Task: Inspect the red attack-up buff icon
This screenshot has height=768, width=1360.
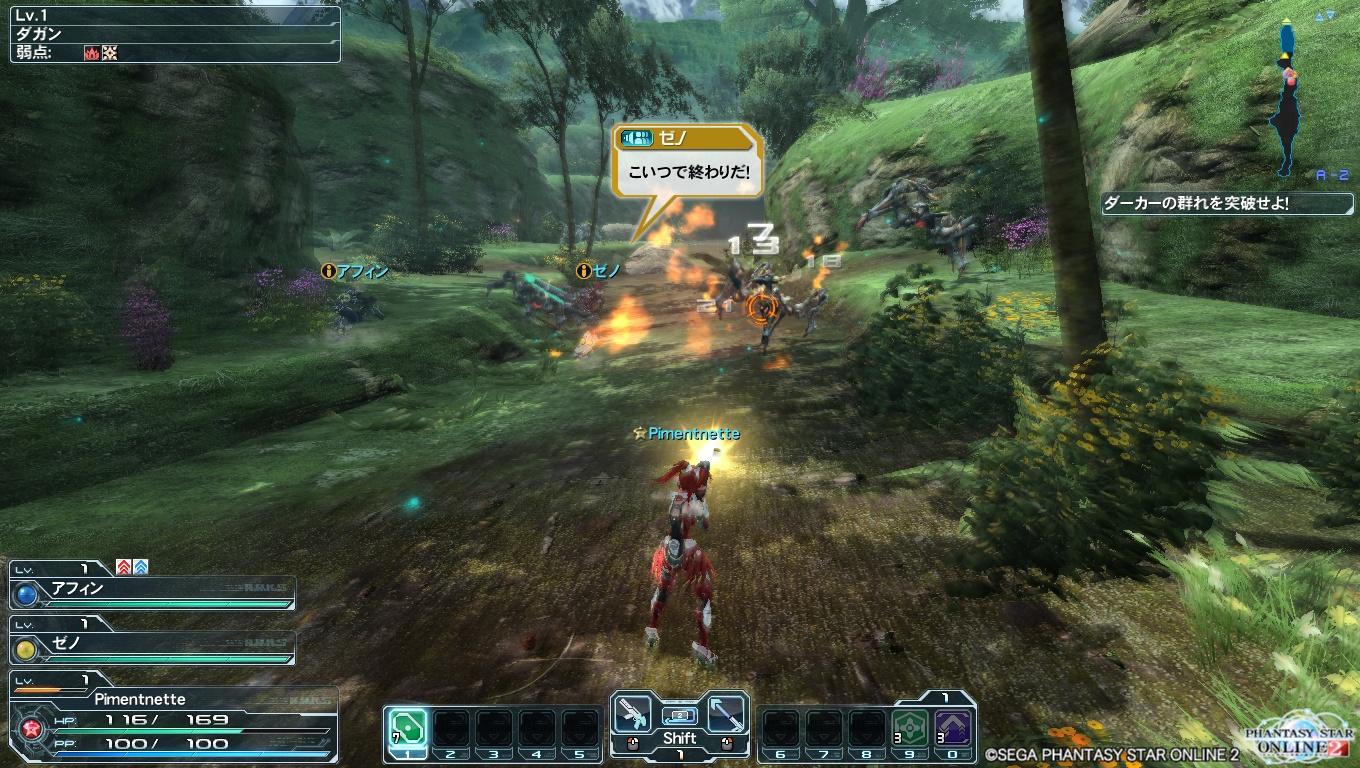Action: (x=124, y=567)
